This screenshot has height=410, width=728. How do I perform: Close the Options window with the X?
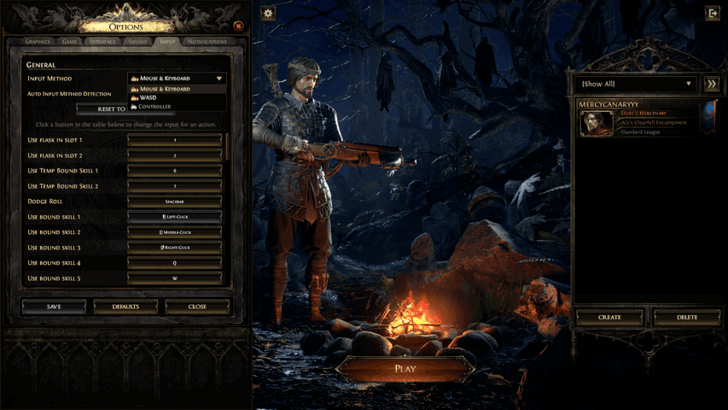(x=238, y=25)
